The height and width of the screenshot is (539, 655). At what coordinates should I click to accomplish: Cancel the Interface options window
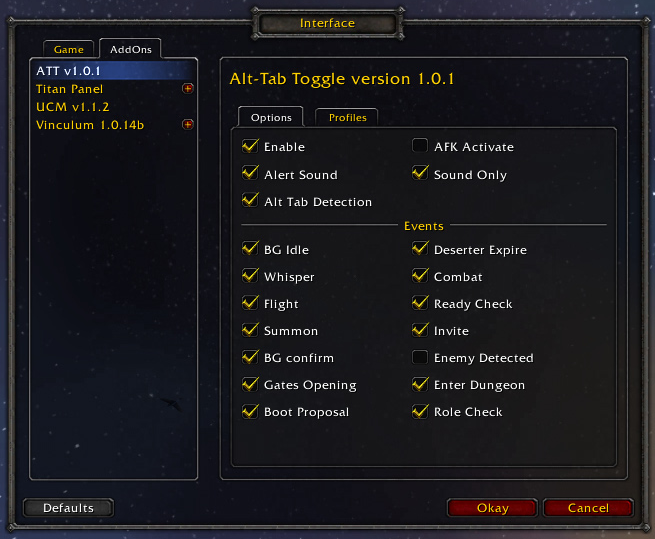(x=587, y=508)
